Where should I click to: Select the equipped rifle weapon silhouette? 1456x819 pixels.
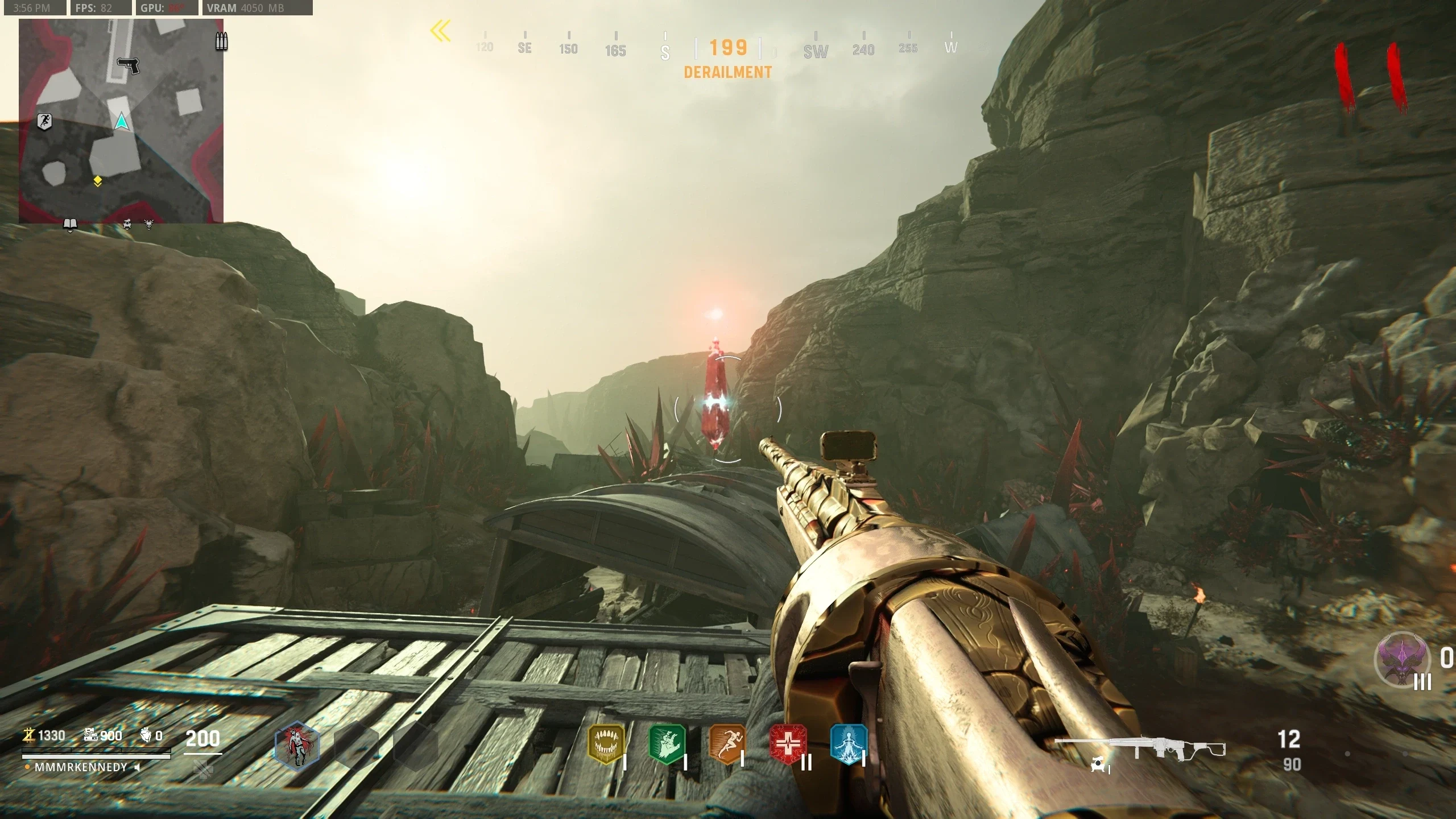pos(1140,748)
